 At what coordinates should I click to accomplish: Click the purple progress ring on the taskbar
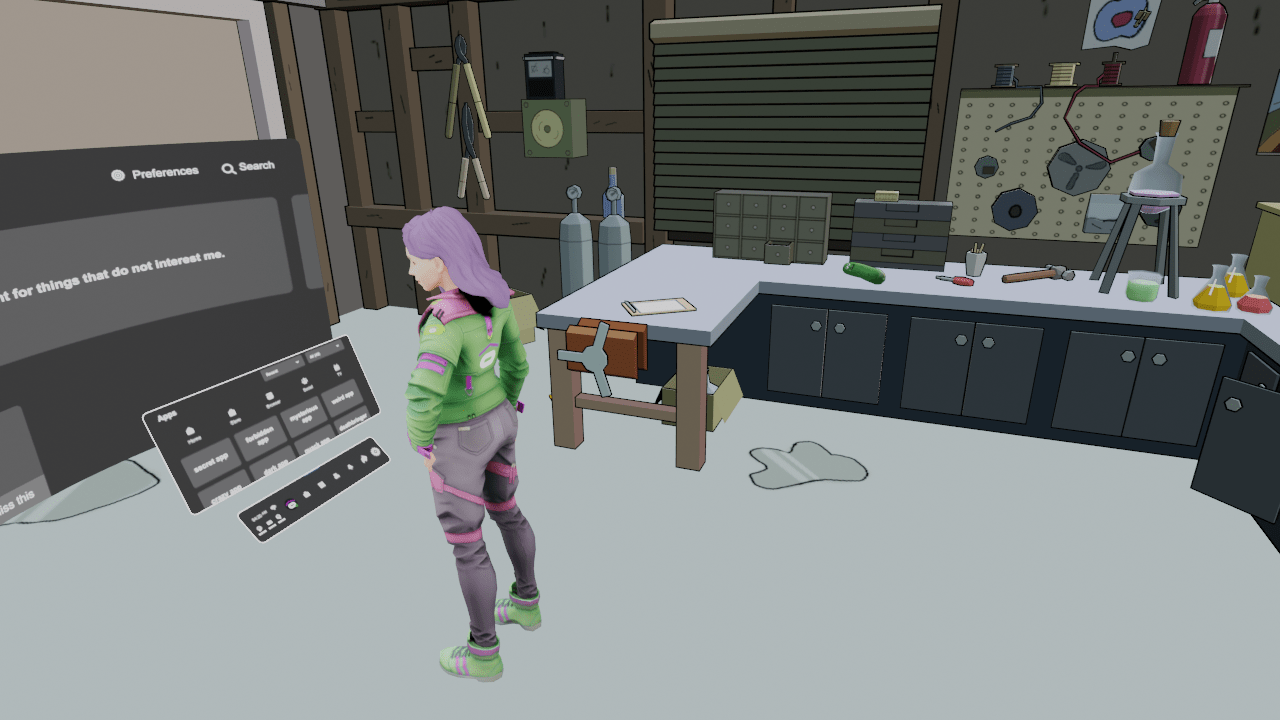click(291, 504)
